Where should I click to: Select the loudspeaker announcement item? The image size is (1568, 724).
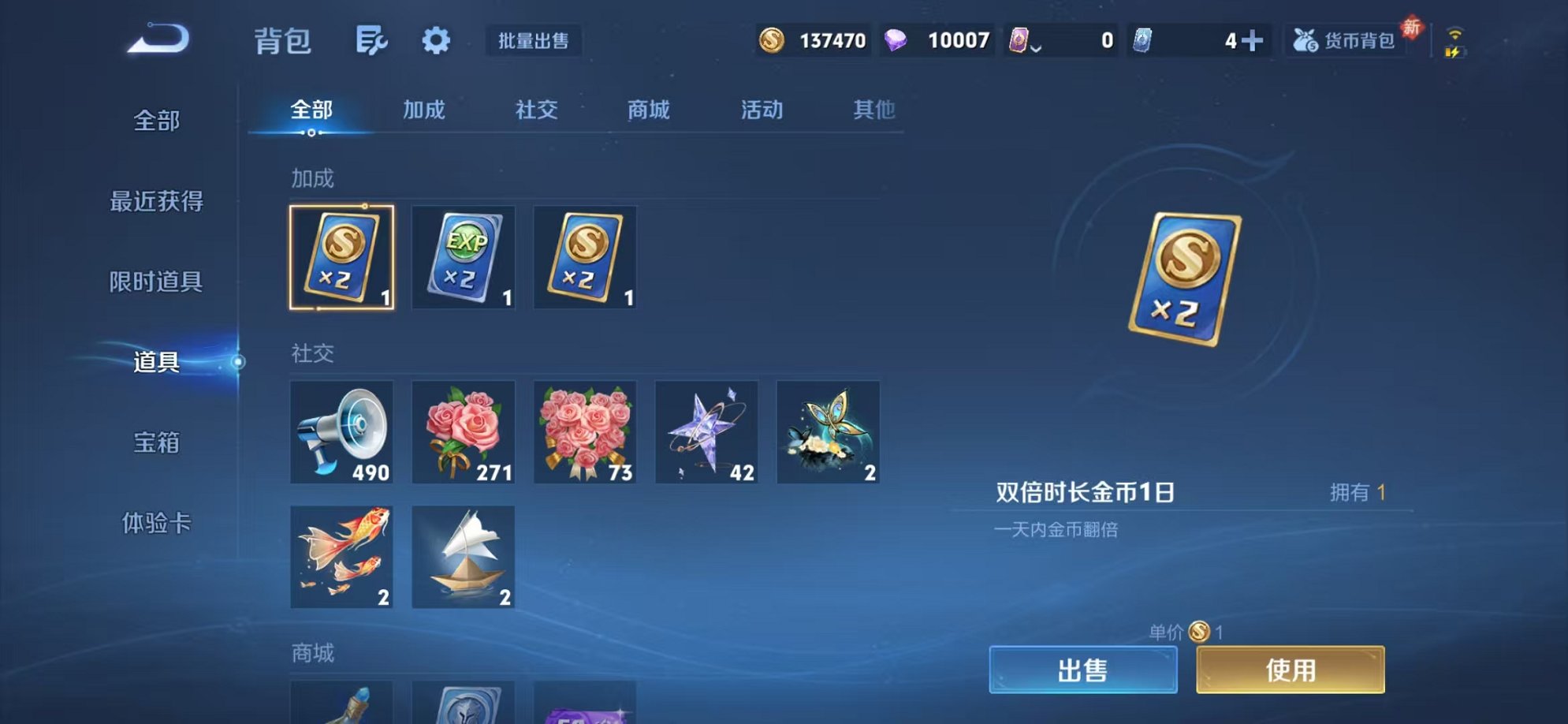(342, 431)
